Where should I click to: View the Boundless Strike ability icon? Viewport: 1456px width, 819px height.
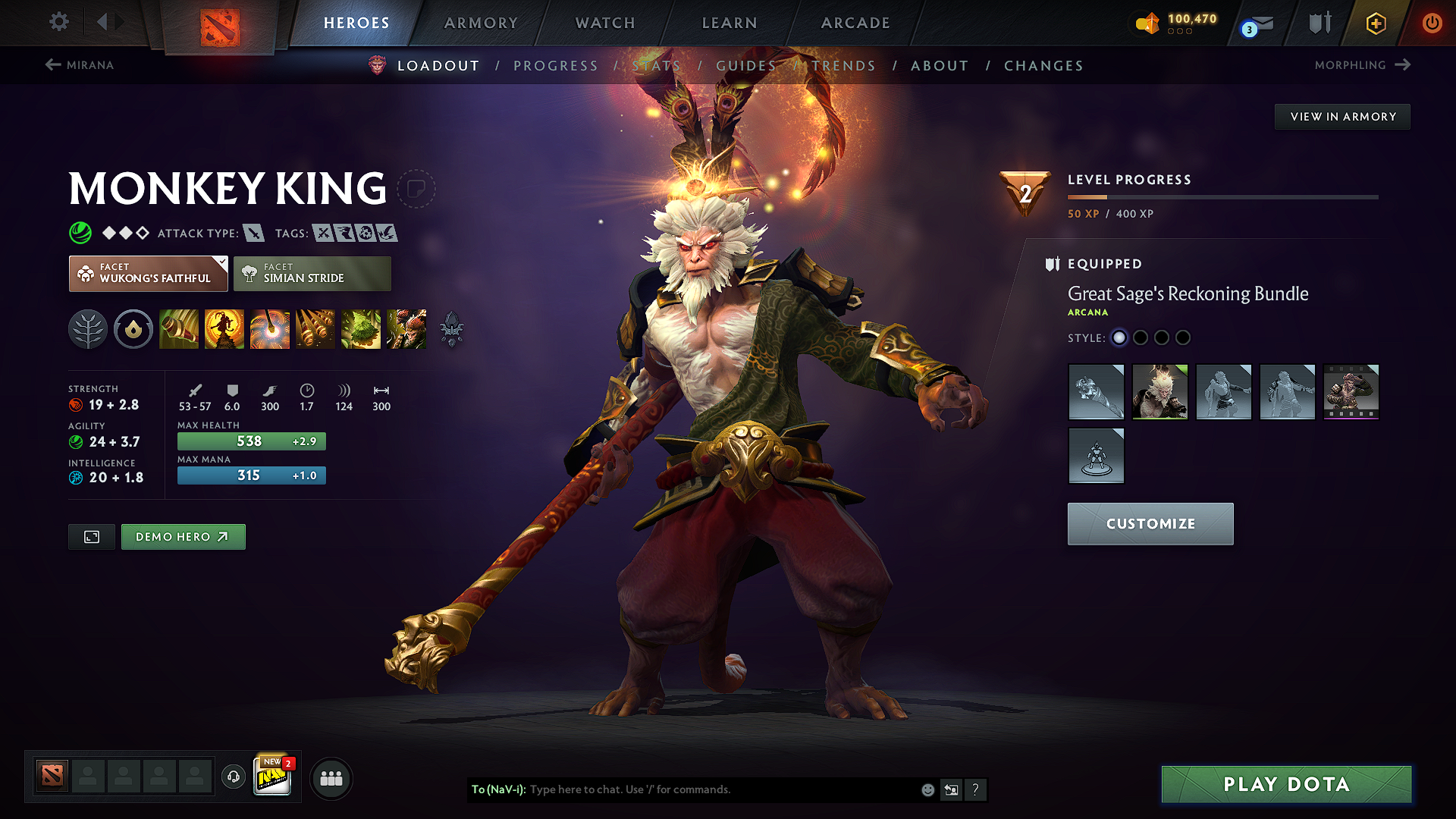(179, 329)
